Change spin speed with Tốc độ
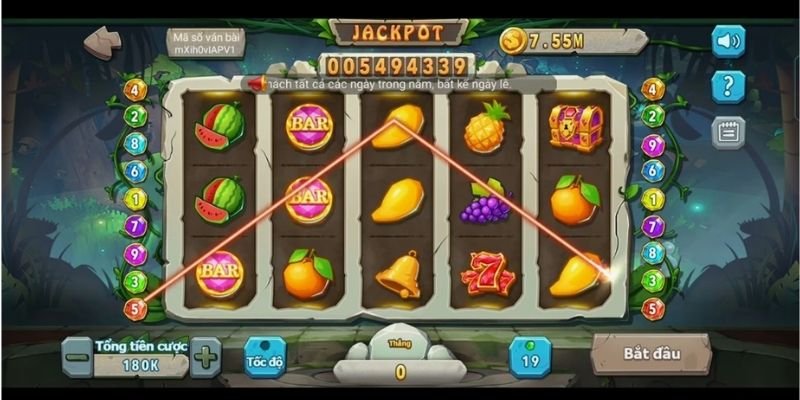 (x=265, y=357)
